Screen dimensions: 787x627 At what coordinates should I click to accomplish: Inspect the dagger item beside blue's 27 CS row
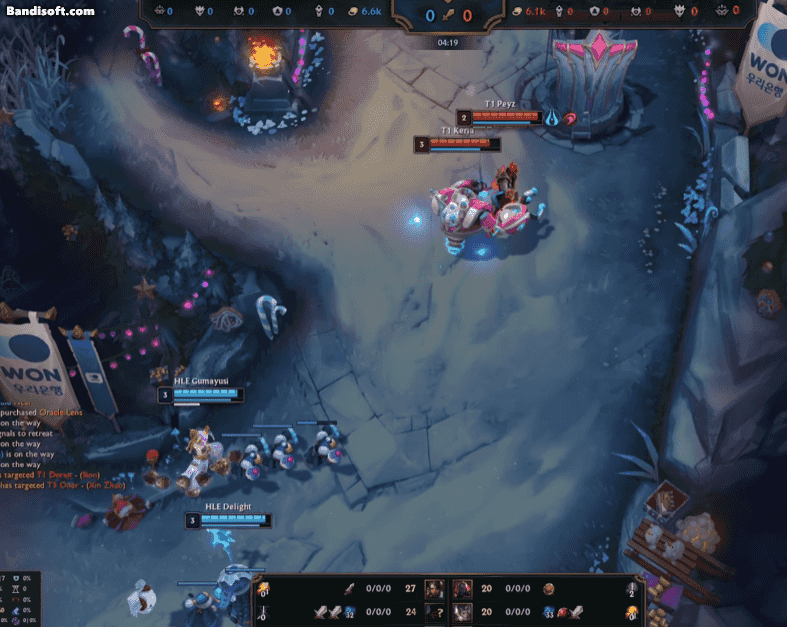pyautogui.click(x=350, y=589)
